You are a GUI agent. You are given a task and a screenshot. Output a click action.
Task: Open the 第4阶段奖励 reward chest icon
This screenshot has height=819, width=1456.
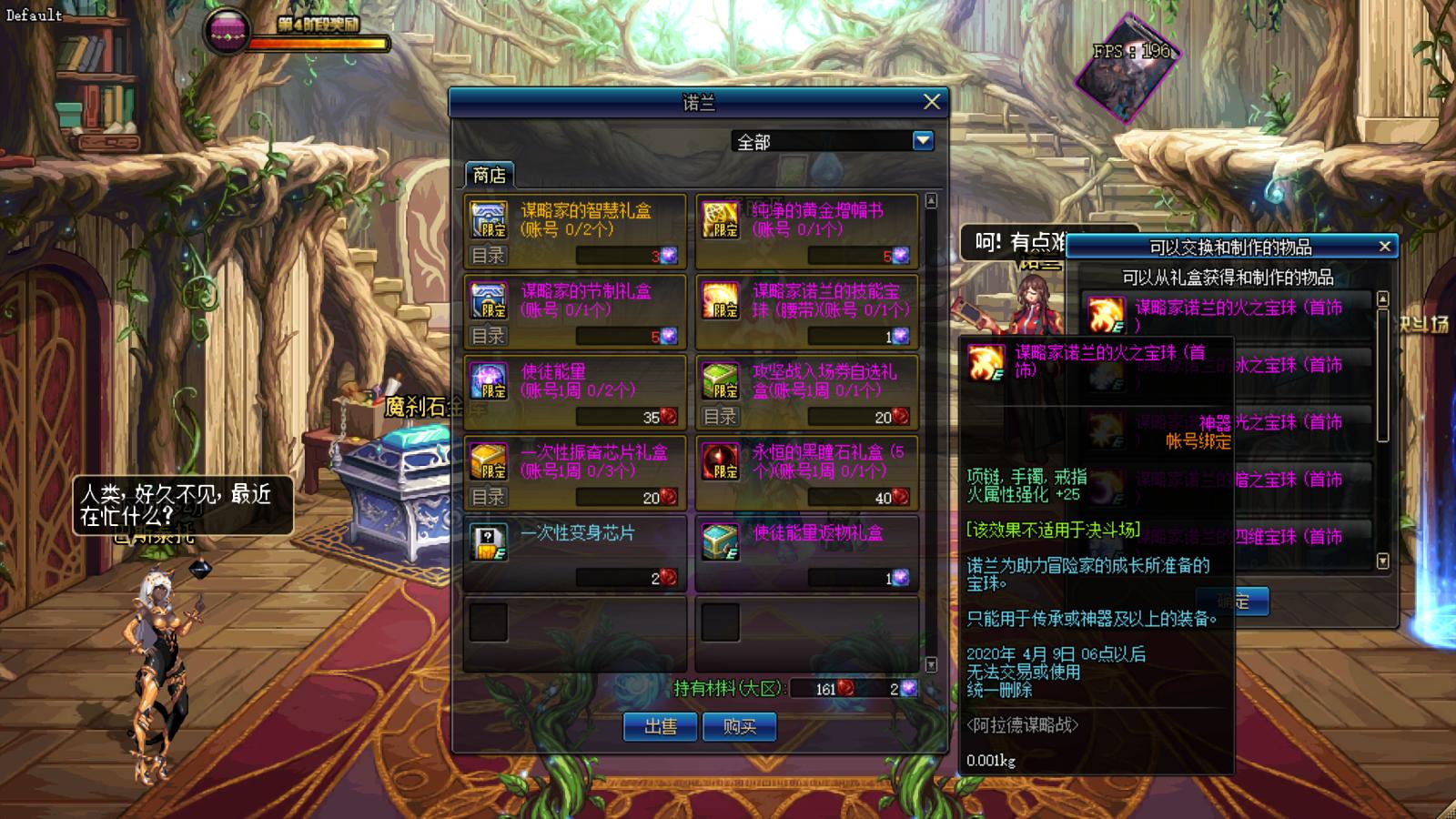pos(226,32)
